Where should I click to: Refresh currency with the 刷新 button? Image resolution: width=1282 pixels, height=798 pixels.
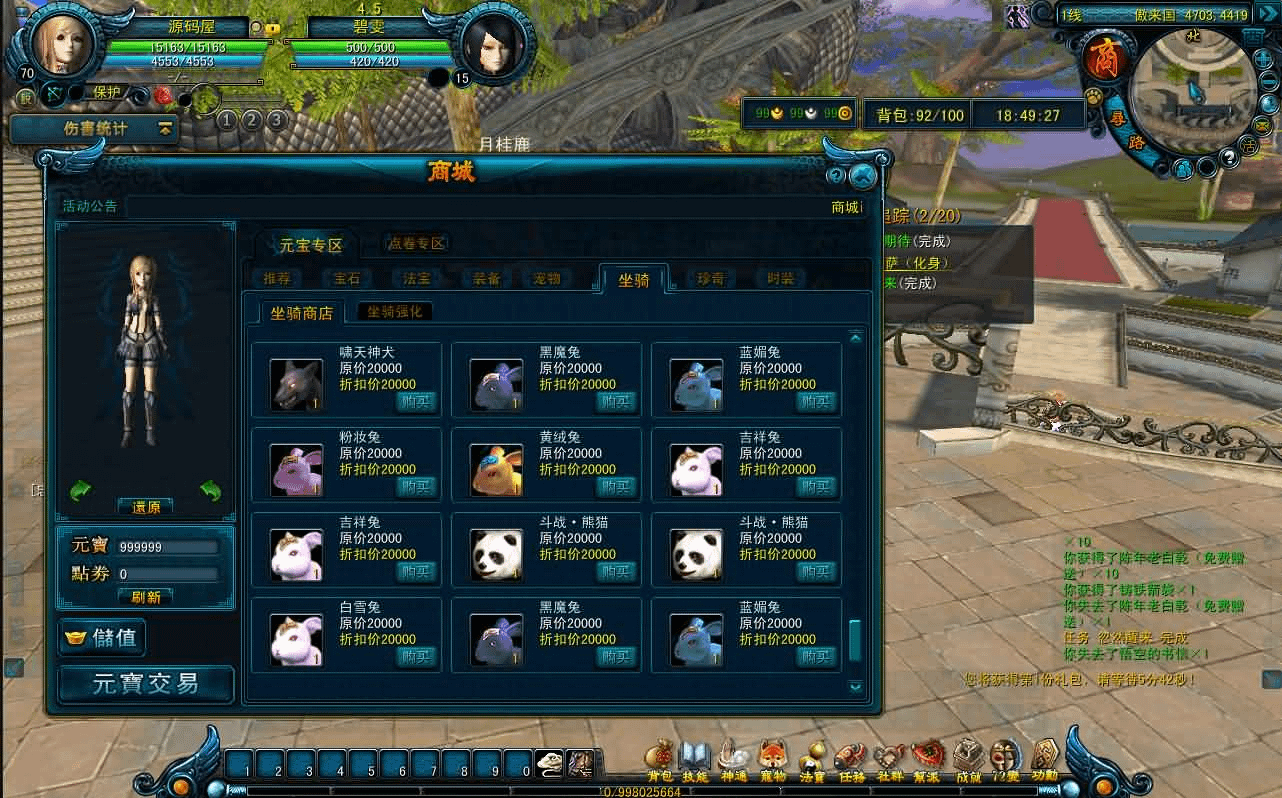146,596
